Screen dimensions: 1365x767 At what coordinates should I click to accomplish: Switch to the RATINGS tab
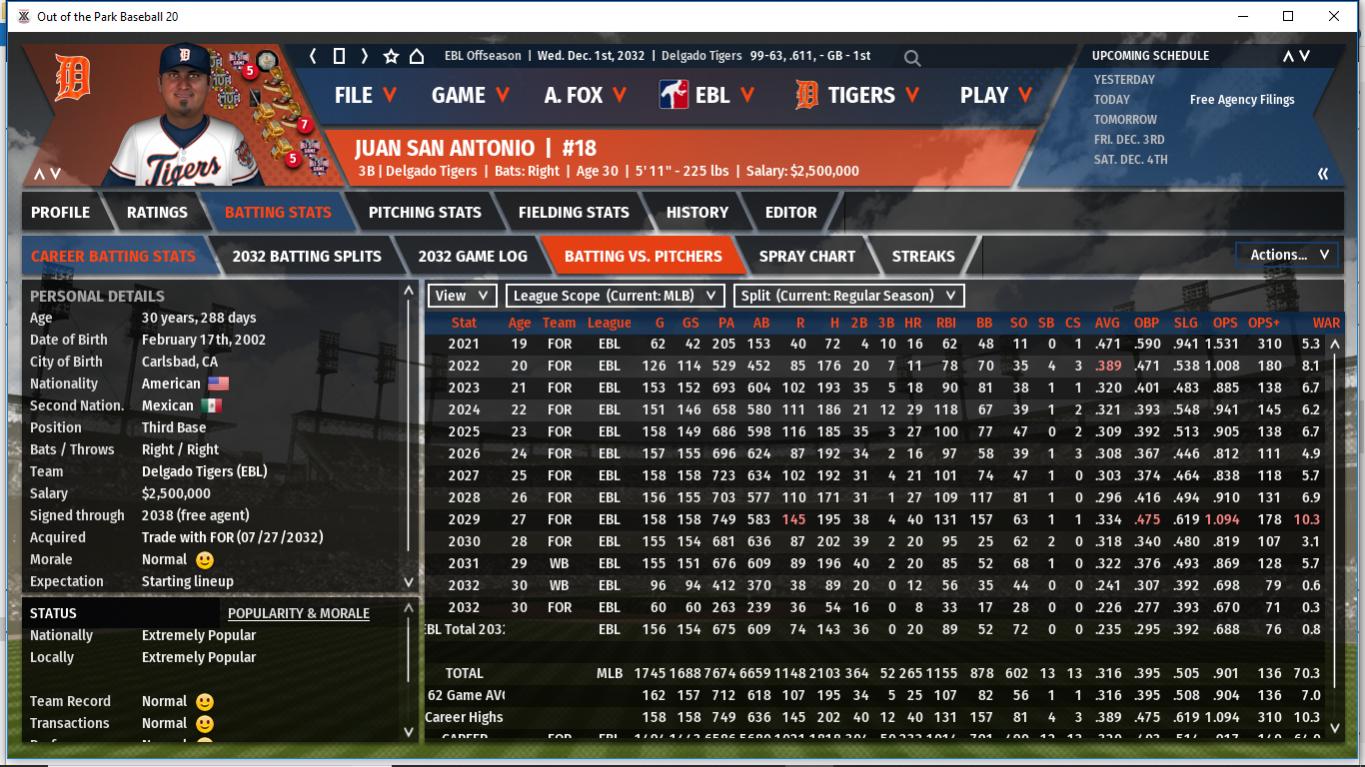click(157, 212)
